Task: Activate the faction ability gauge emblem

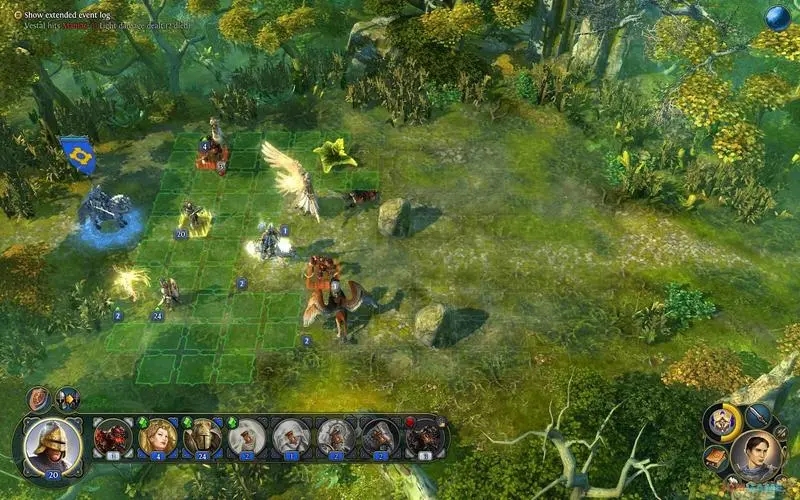Action: coord(724,422)
